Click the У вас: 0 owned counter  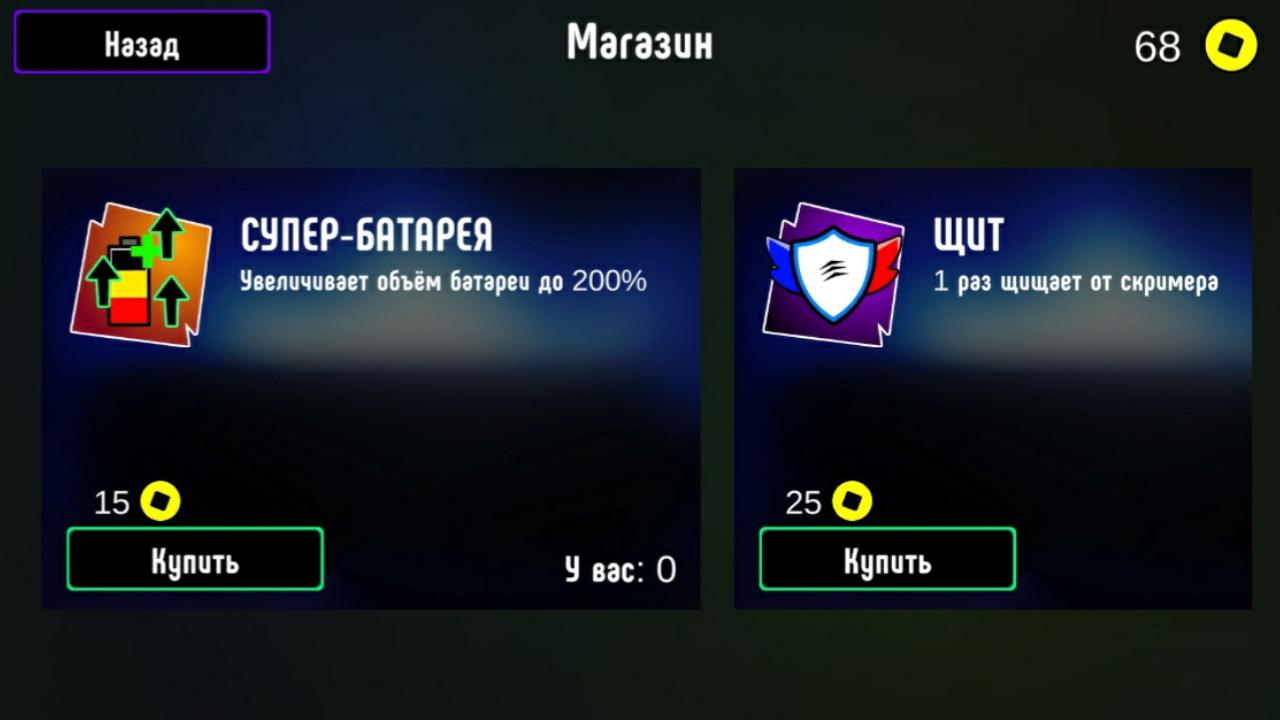(617, 569)
